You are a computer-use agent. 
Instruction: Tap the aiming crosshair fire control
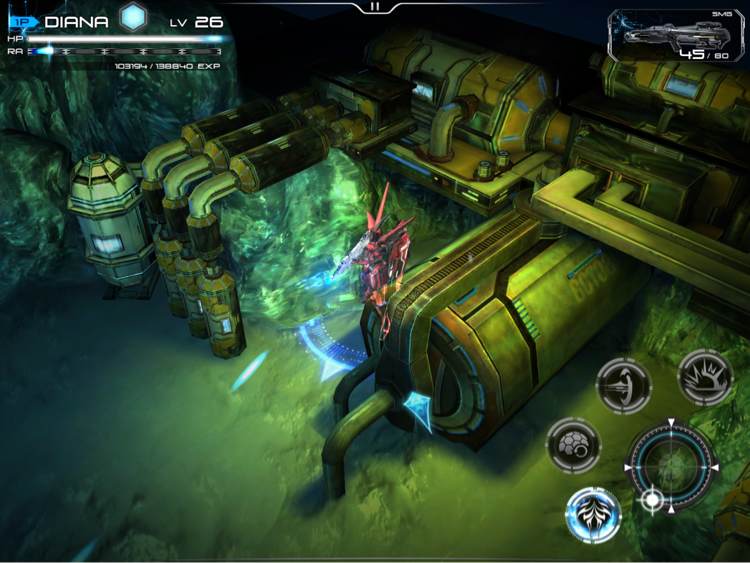click(x=671, y=467)
